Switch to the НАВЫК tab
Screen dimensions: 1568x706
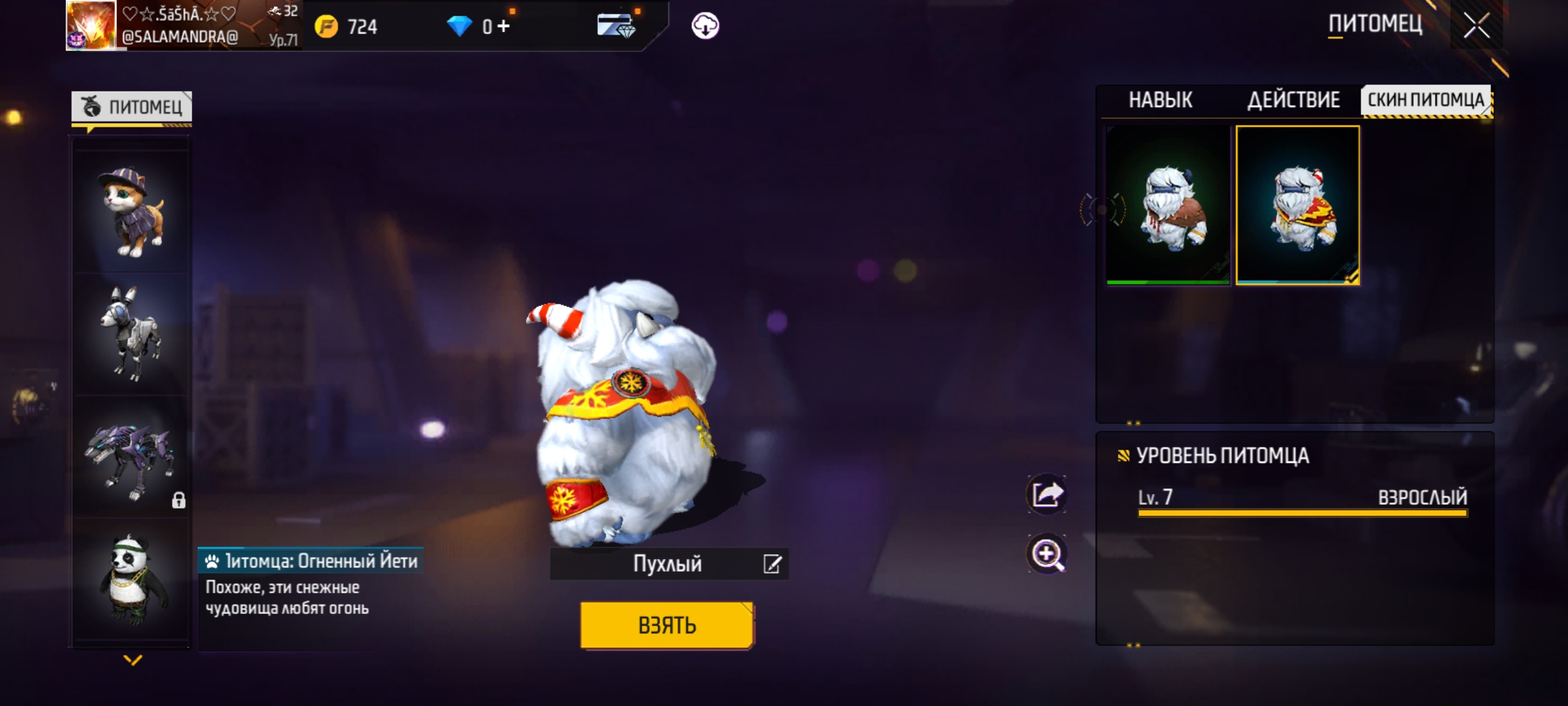[x=1160, y=100]
